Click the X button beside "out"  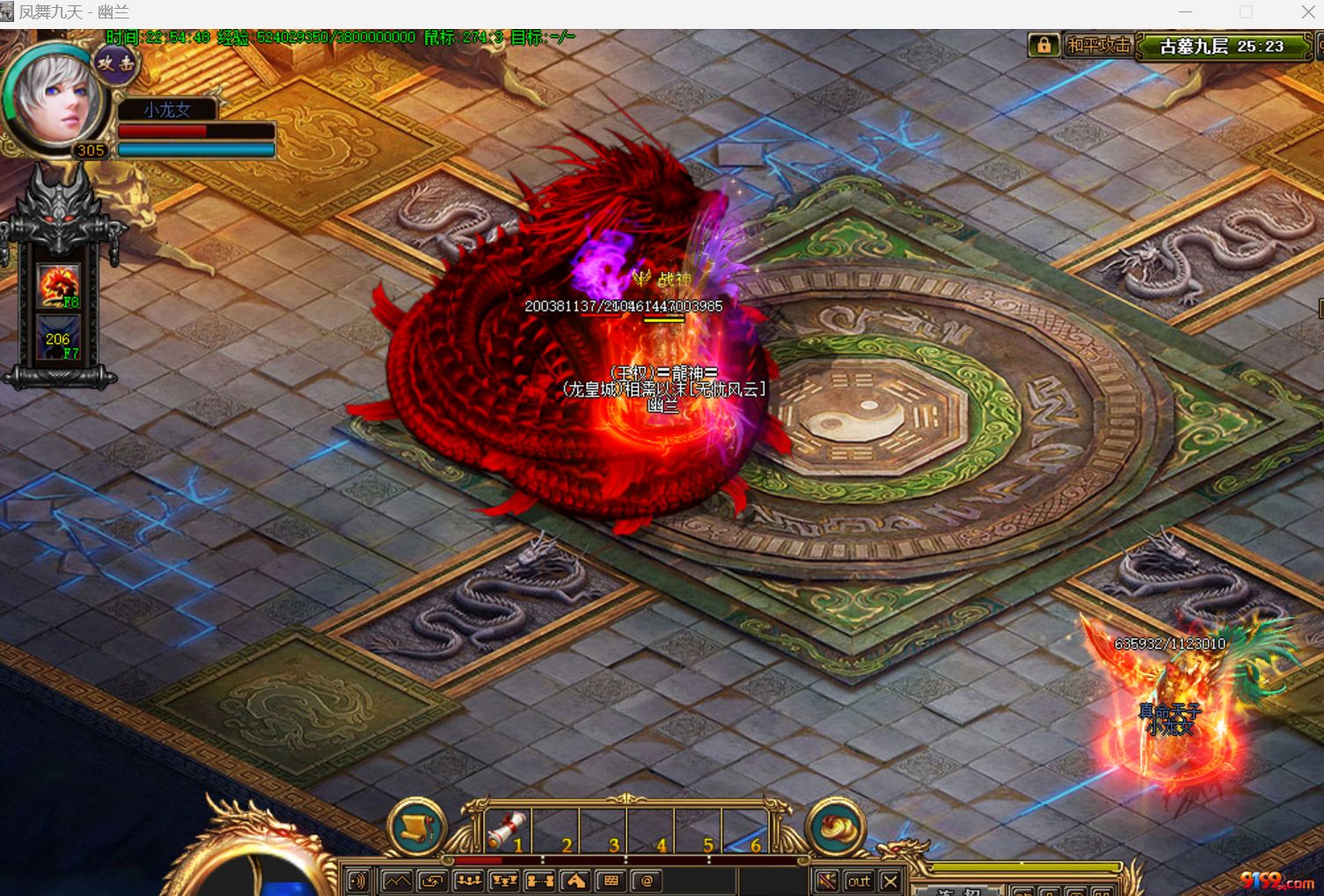(x=890, y=881)
